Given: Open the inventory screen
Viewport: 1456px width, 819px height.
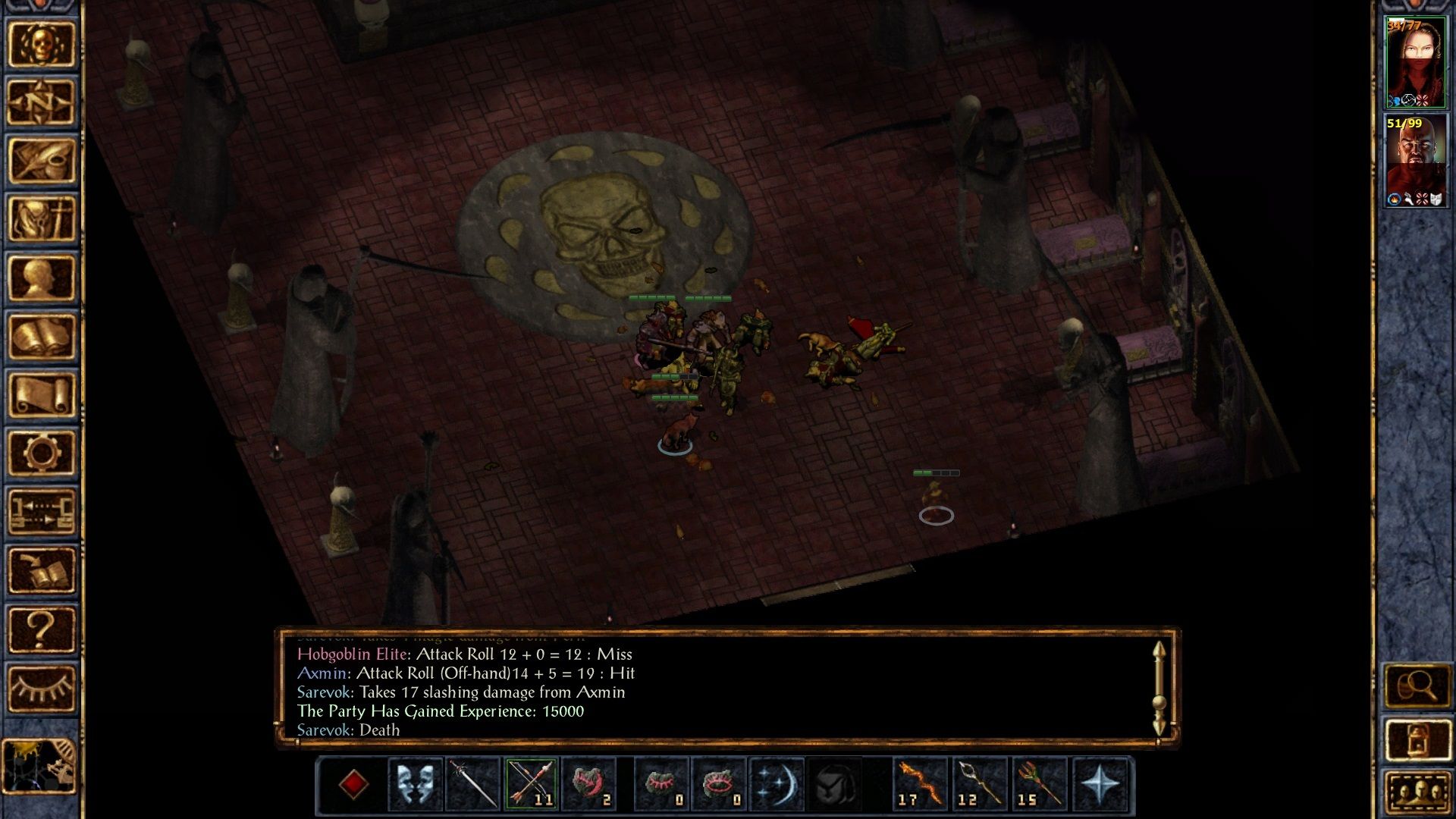Looking at the screenshot, I should point(42,219).
